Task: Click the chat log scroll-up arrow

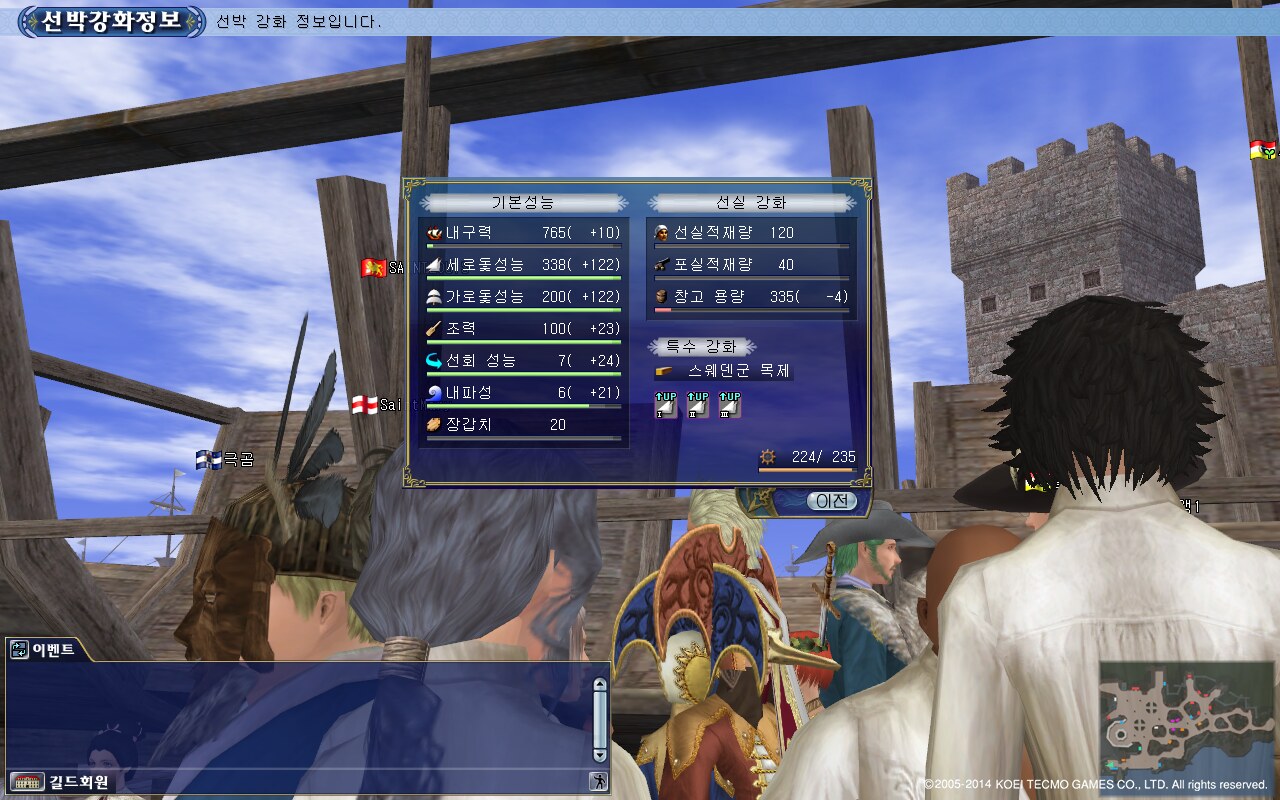Action: [x=600, y=685]
